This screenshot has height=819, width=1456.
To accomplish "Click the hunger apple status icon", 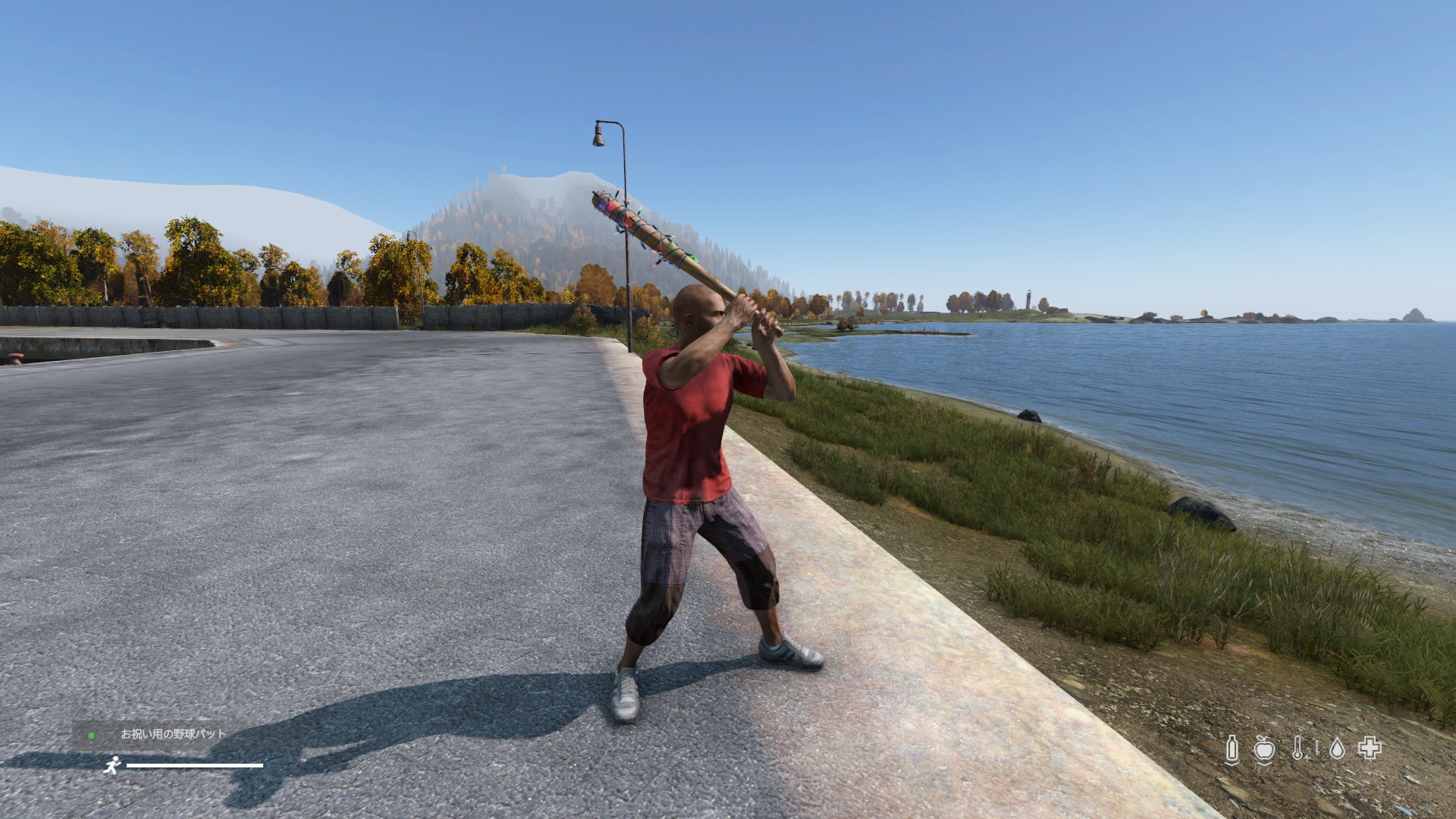I will pos(1263,749).
